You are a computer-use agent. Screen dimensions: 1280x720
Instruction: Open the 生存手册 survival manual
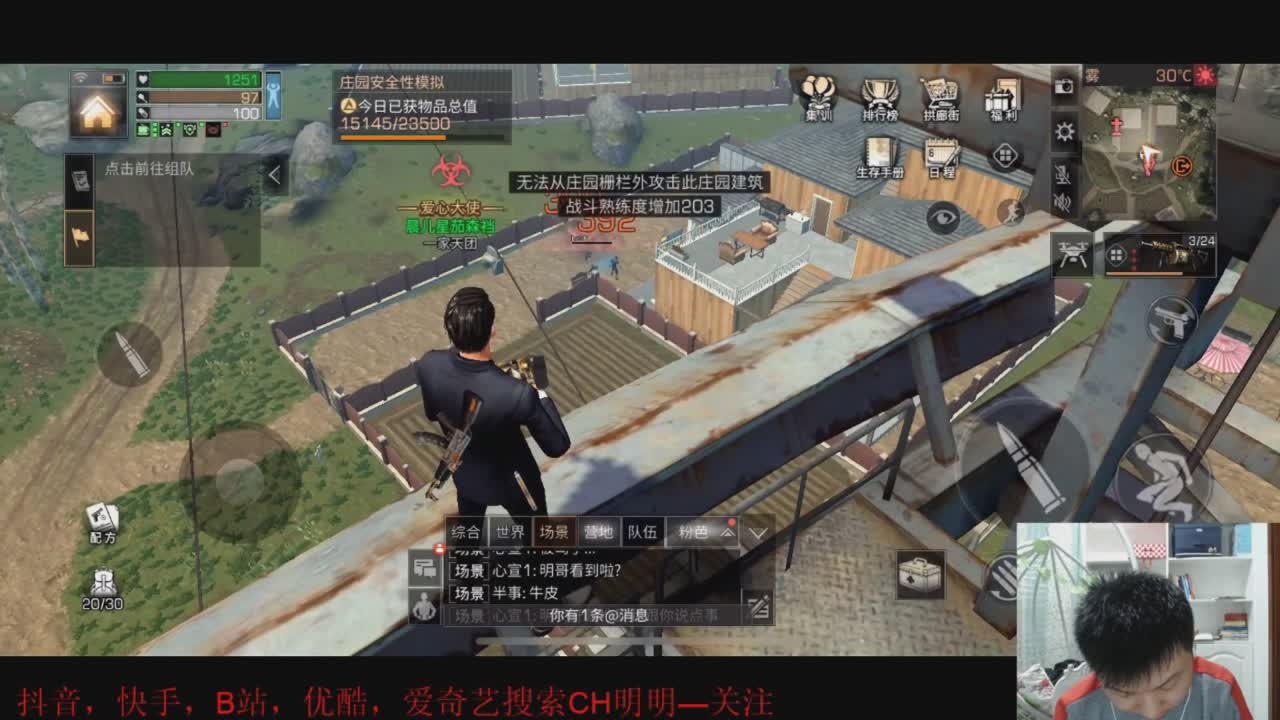tap(880, 157)
